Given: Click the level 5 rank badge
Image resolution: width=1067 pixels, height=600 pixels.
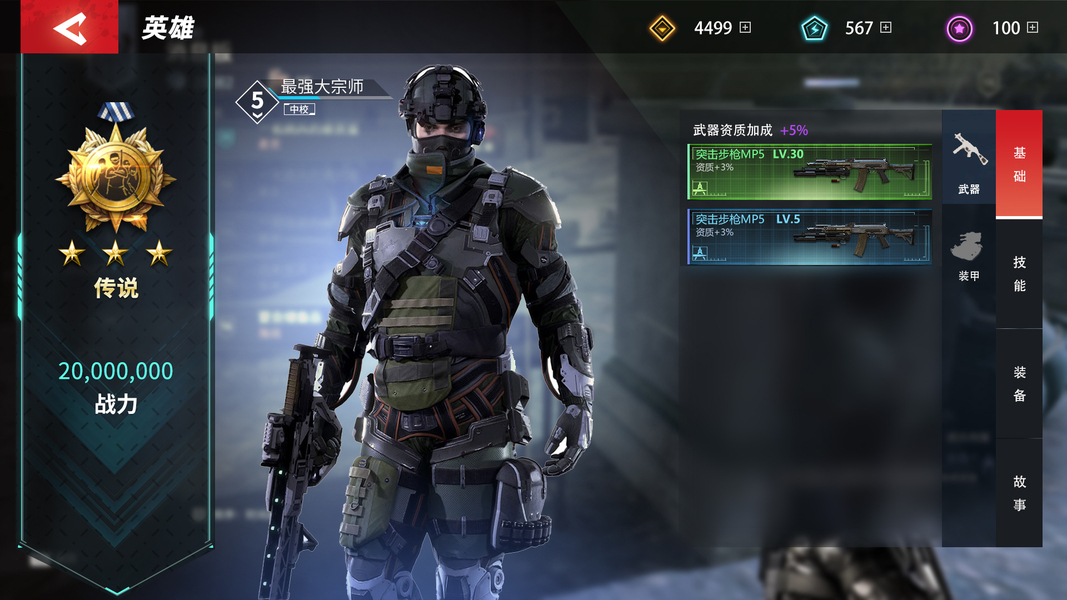Looking at the screenshot, I should click(257, 101).
